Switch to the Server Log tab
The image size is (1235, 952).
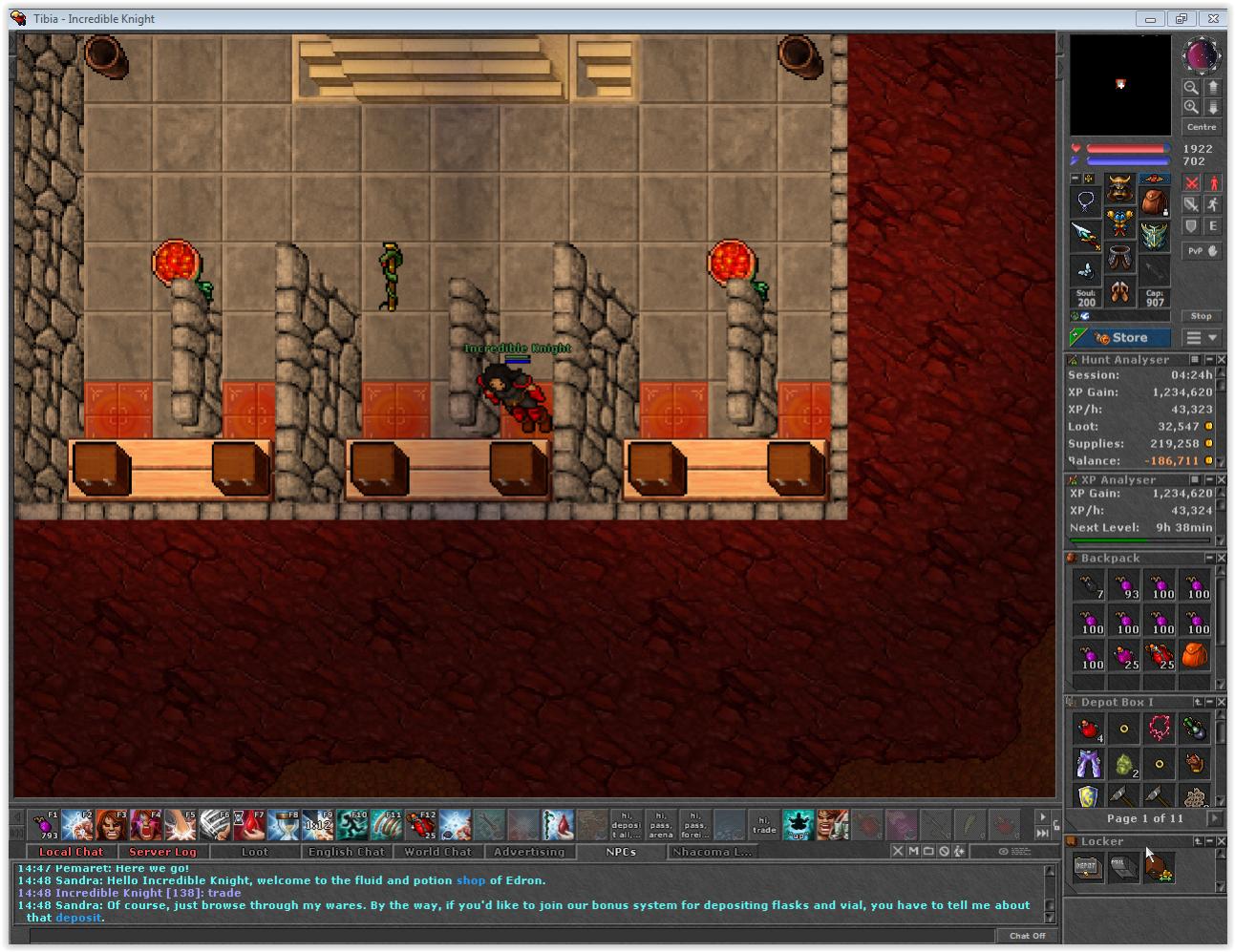coord(162,852)
